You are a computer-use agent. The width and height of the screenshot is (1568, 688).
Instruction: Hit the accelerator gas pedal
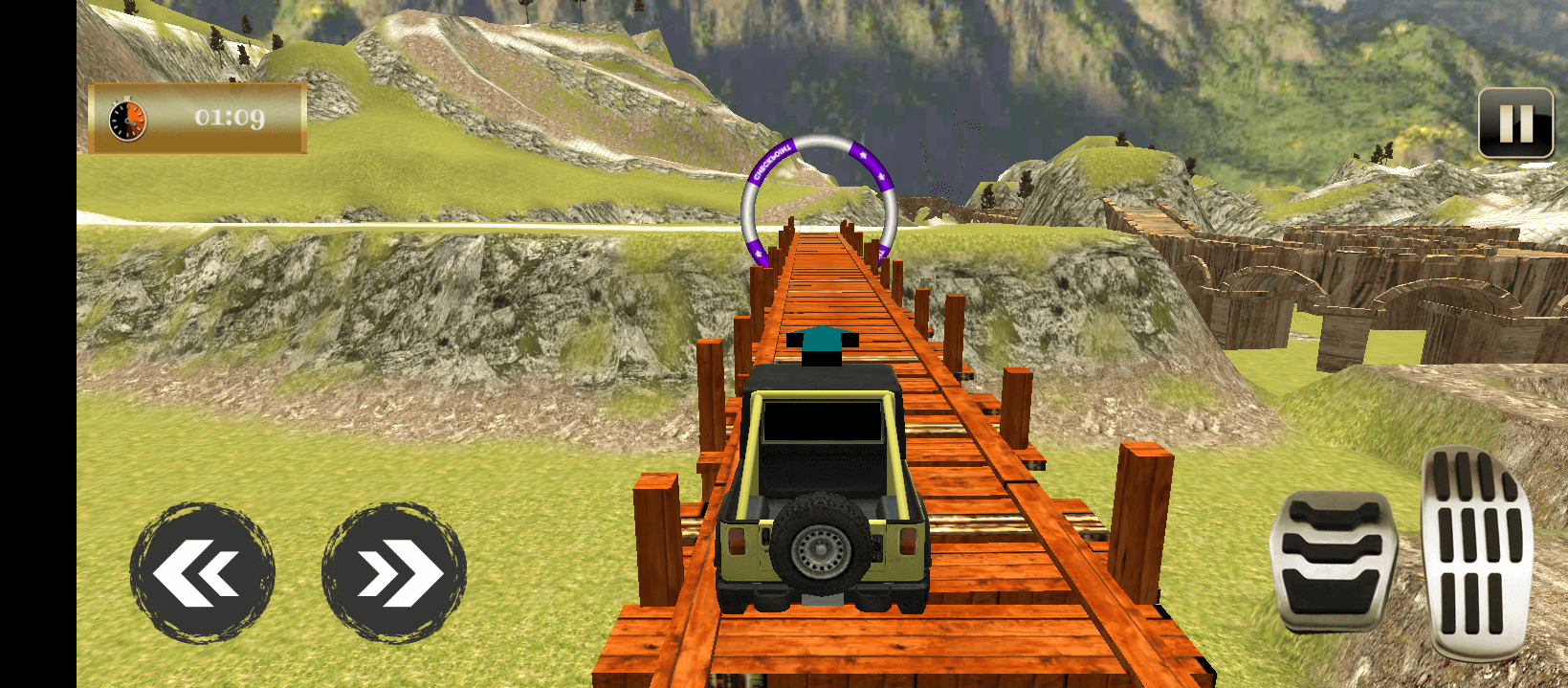1476,553
